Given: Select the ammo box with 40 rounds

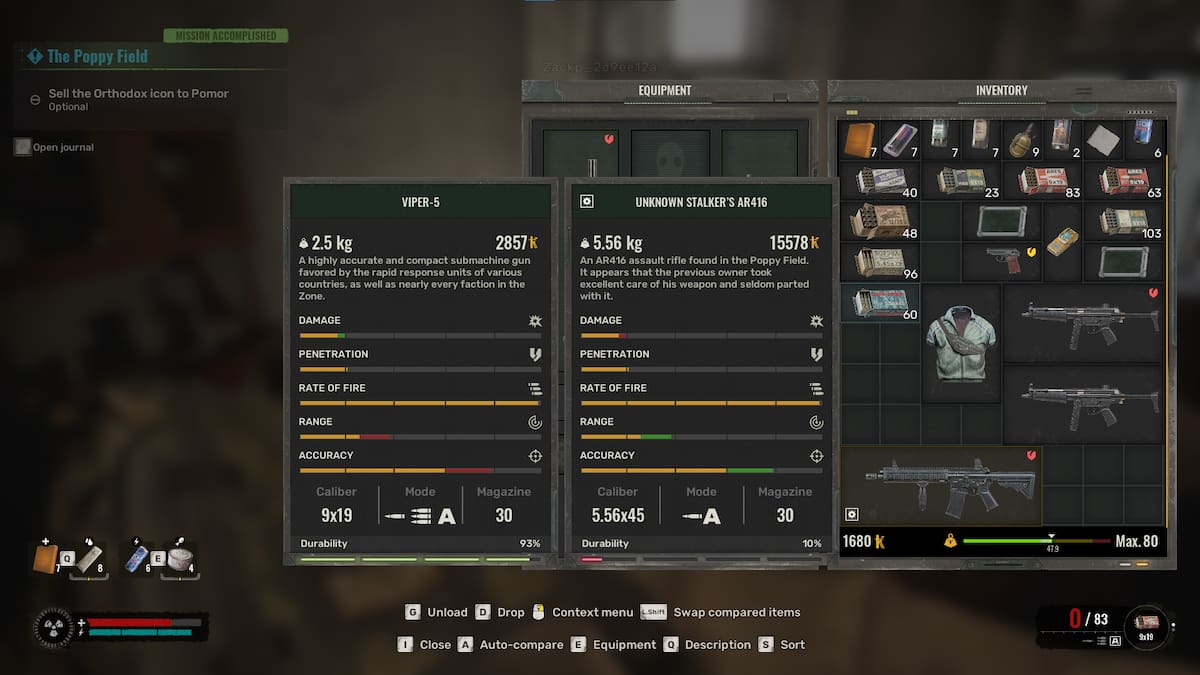Looking at the screenshot, I should [x=879, y=180].
